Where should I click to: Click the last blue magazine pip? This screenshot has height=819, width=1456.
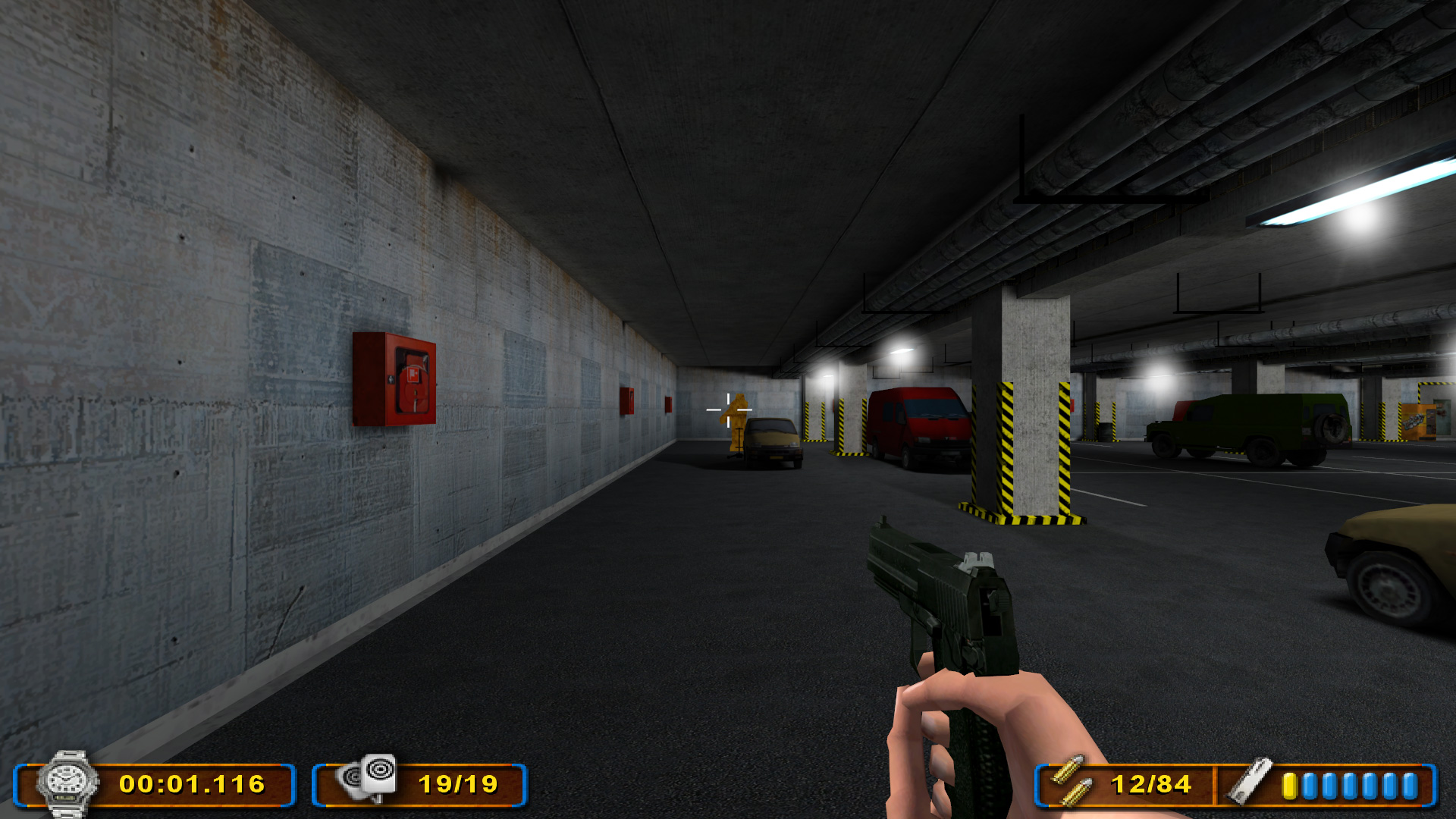1410,785
